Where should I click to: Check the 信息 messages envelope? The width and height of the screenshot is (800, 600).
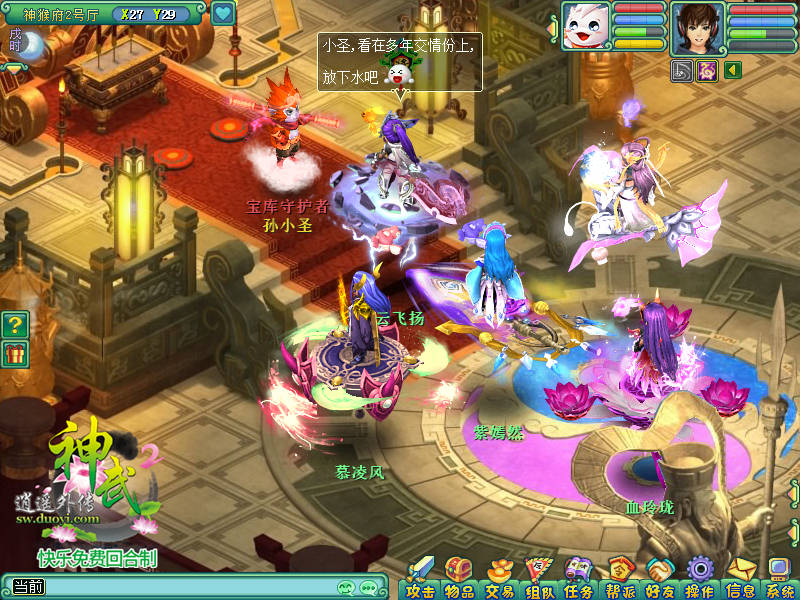(x=740, y=578)
